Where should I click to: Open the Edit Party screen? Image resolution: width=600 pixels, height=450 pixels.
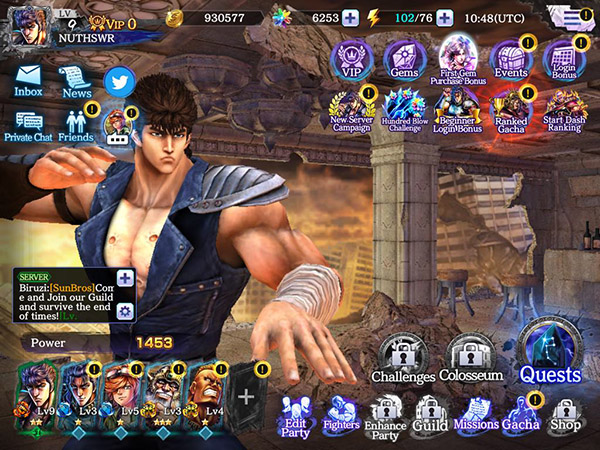[295, 416]
